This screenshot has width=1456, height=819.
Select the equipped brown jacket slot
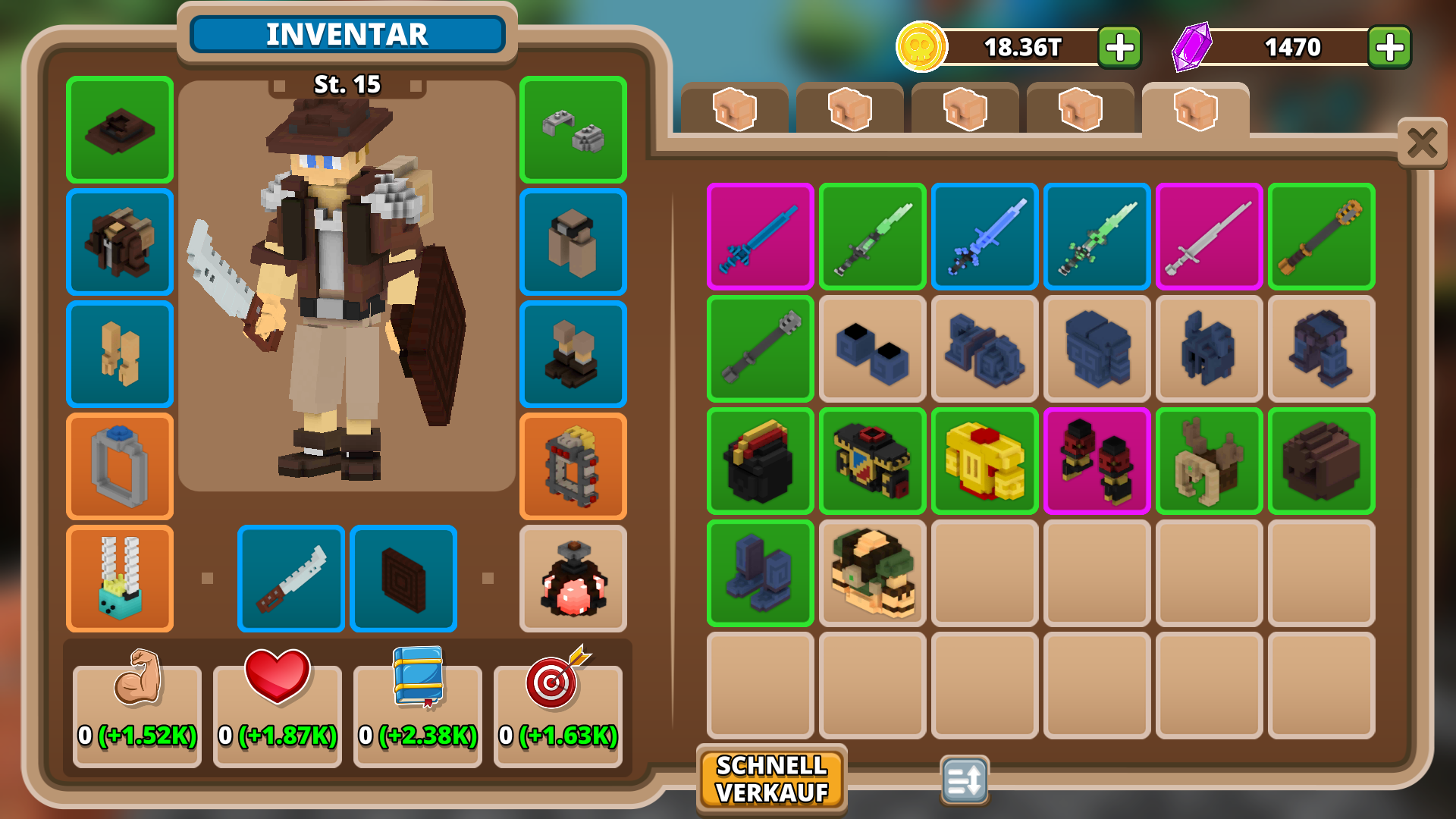point(120,242)
